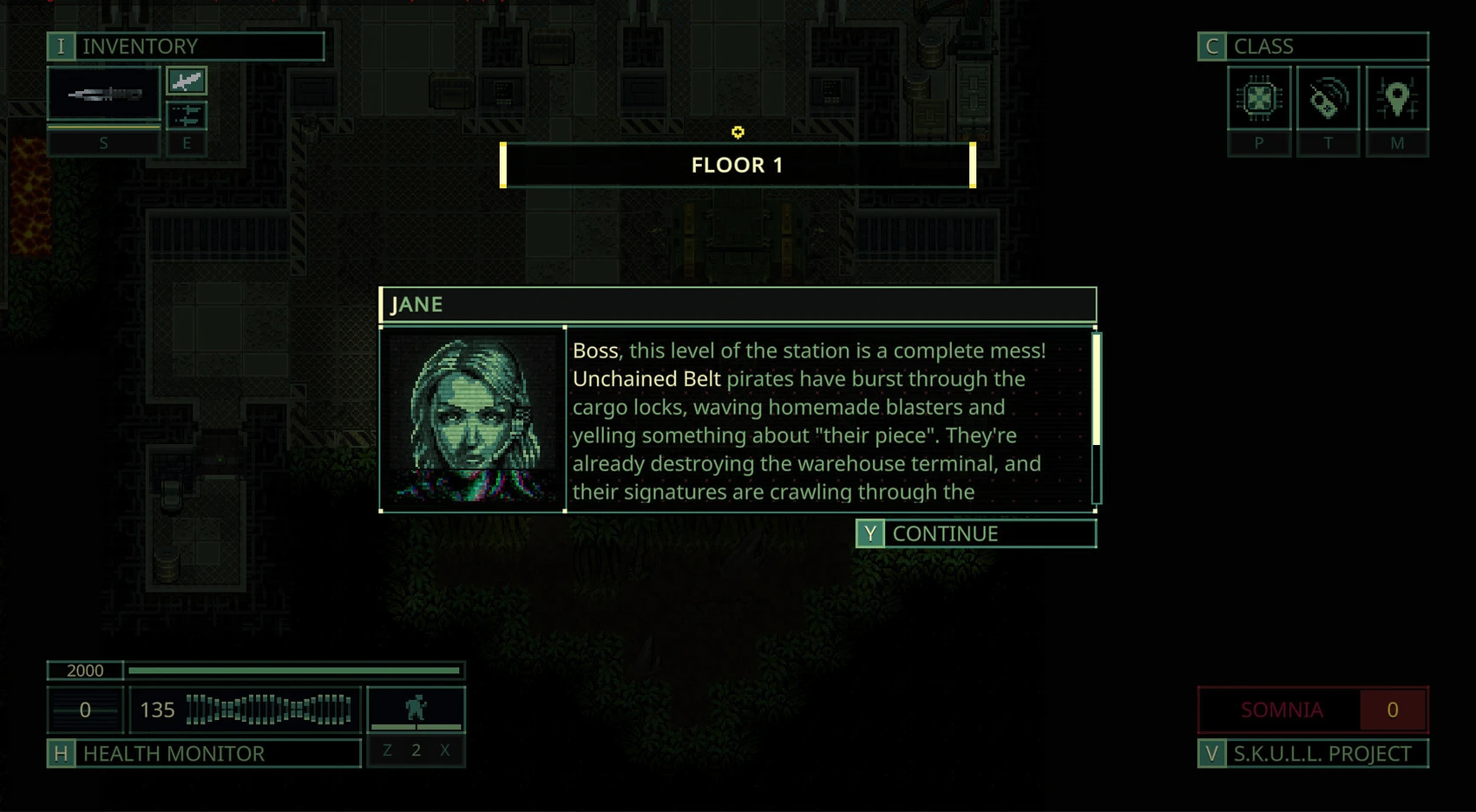Screen dimensions: 1476x812
Task: Click Jane's portrait in the dialogue box
Action: point(473,419)
